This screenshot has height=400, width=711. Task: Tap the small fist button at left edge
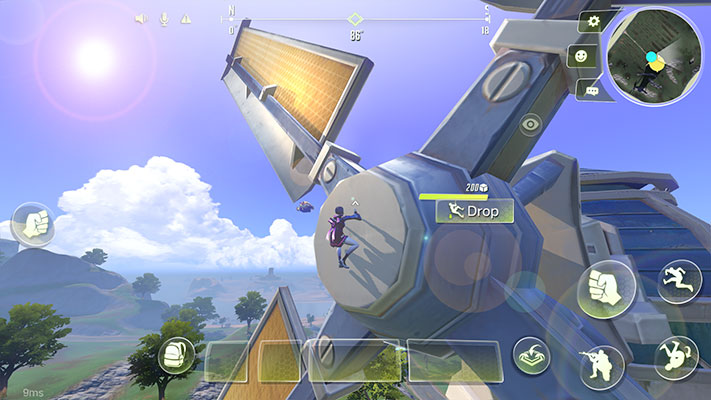(x=33, y=224)
